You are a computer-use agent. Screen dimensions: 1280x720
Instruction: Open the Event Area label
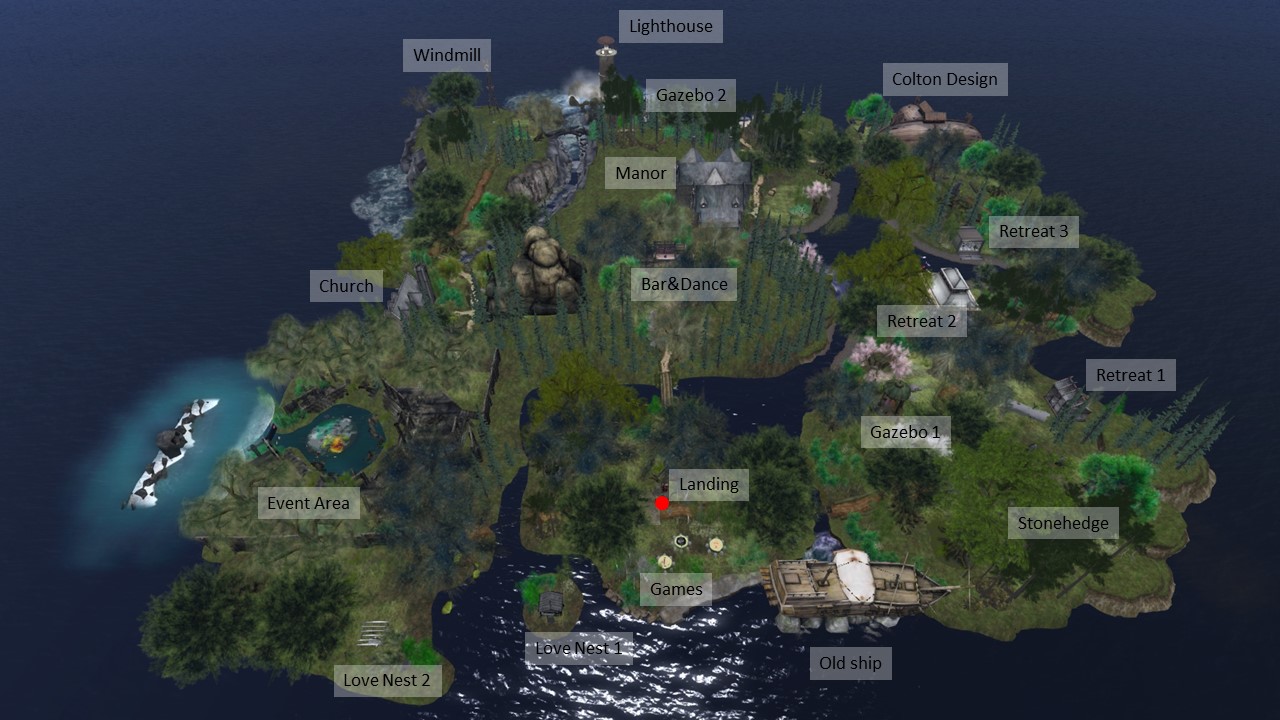click(308, 503)
